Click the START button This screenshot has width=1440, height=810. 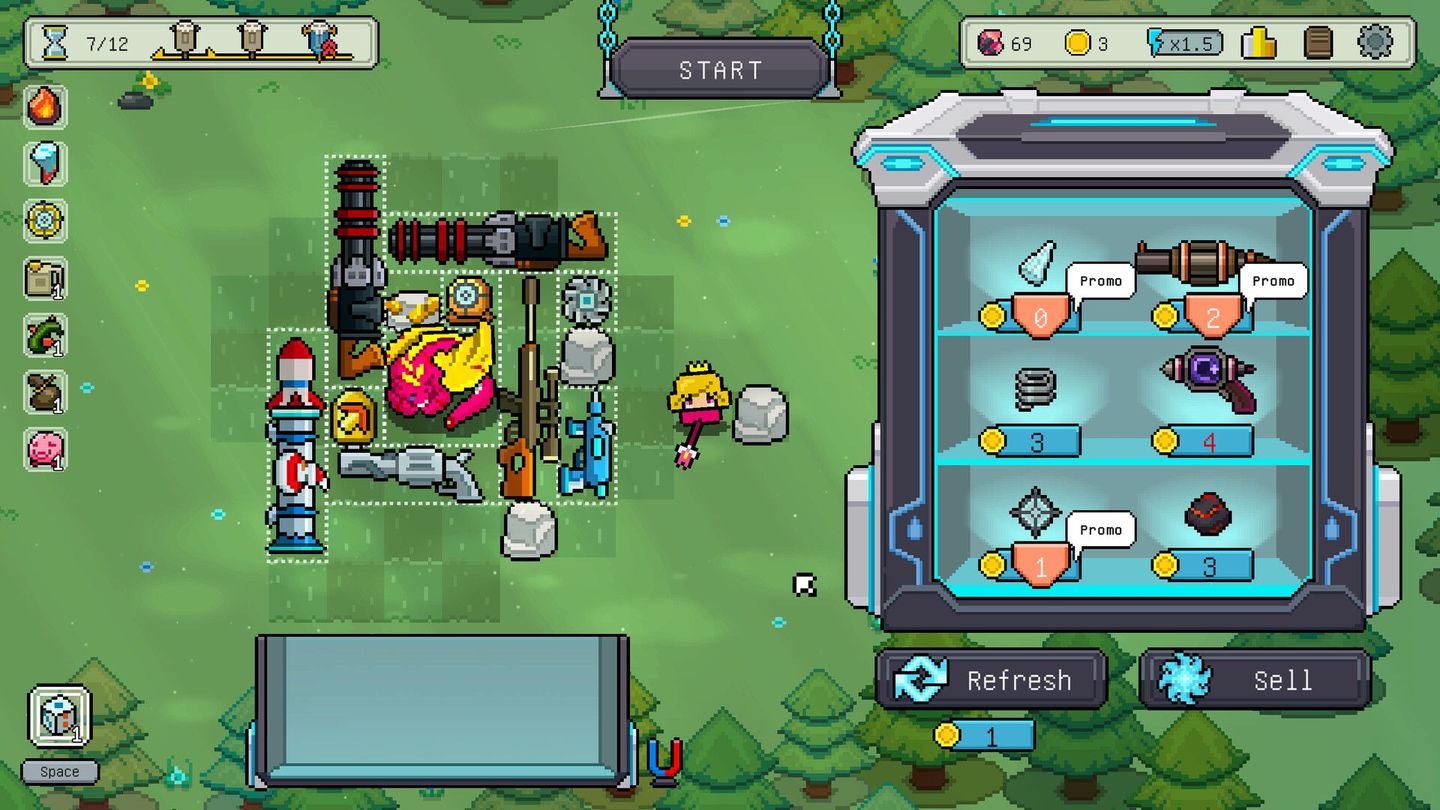click(720, 70)
